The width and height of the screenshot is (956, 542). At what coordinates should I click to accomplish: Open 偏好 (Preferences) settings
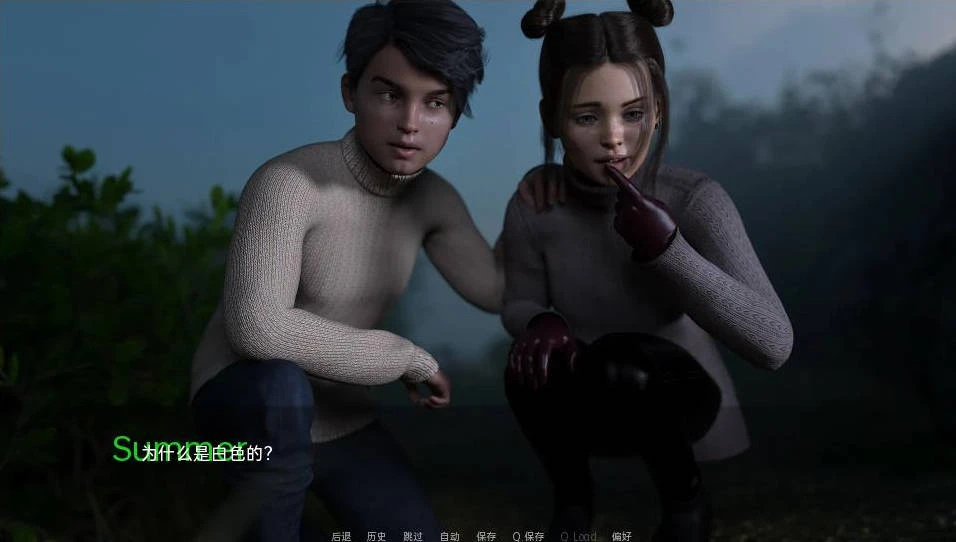[622, 536]
